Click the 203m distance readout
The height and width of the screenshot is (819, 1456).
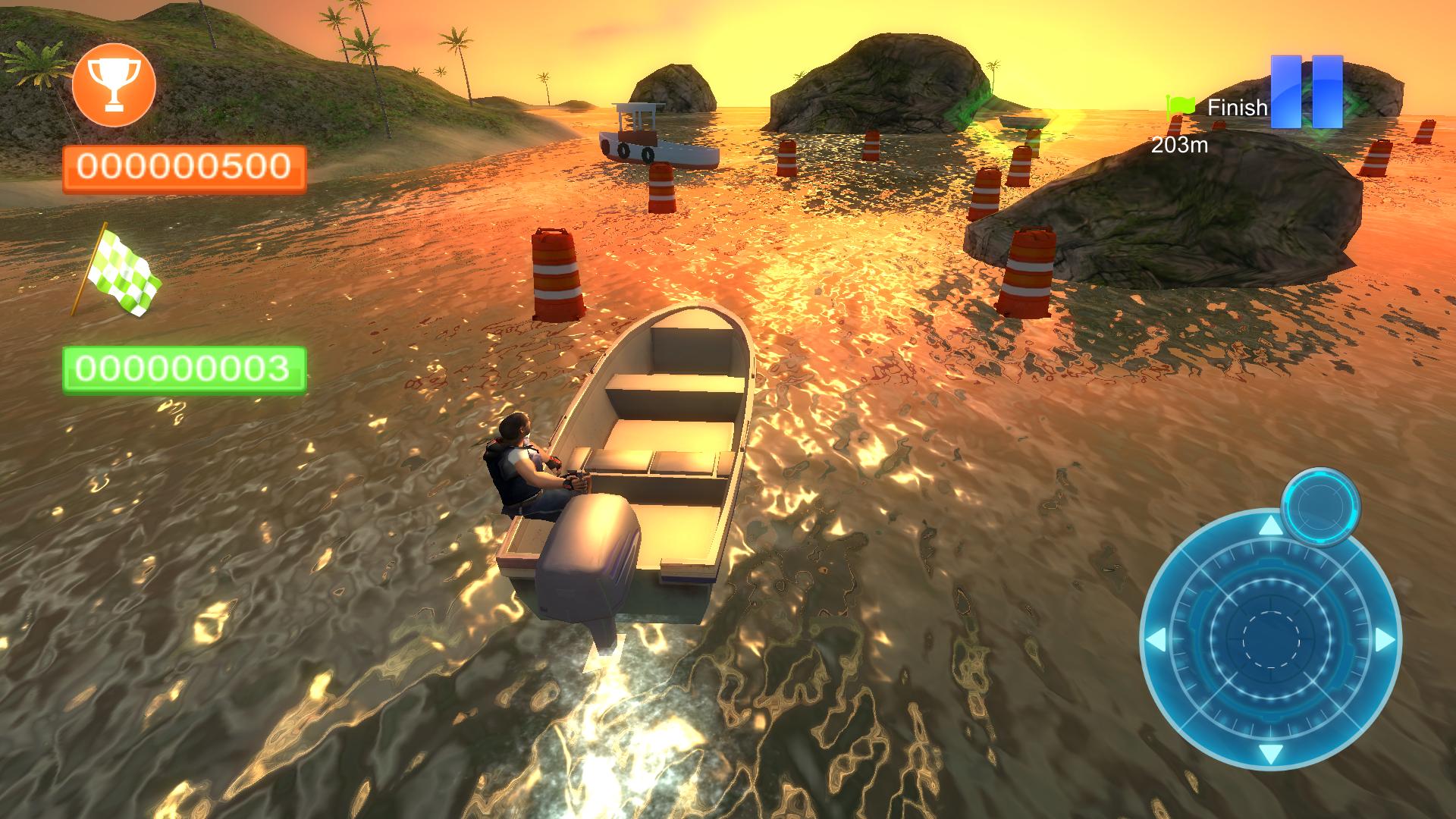(1180, 143)
